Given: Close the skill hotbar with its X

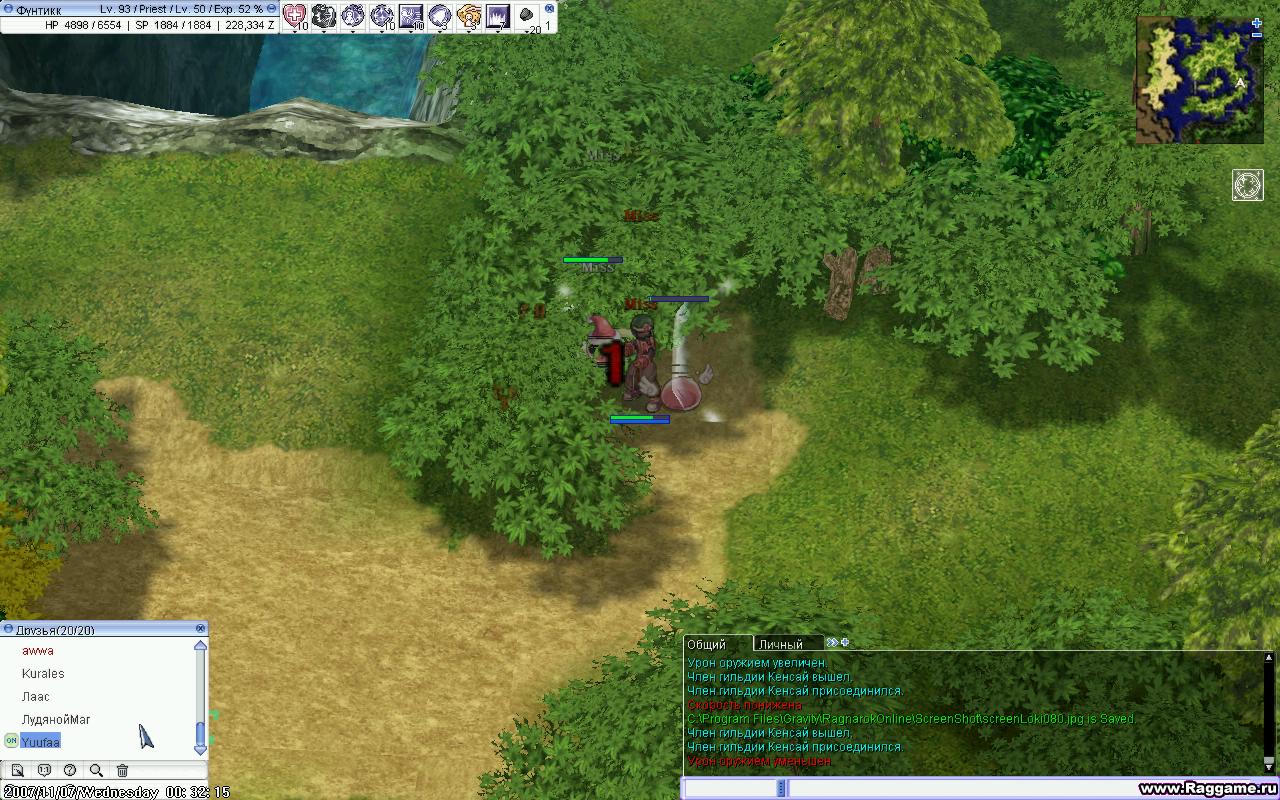Looking at the screenshot, I should coord(549,8).
